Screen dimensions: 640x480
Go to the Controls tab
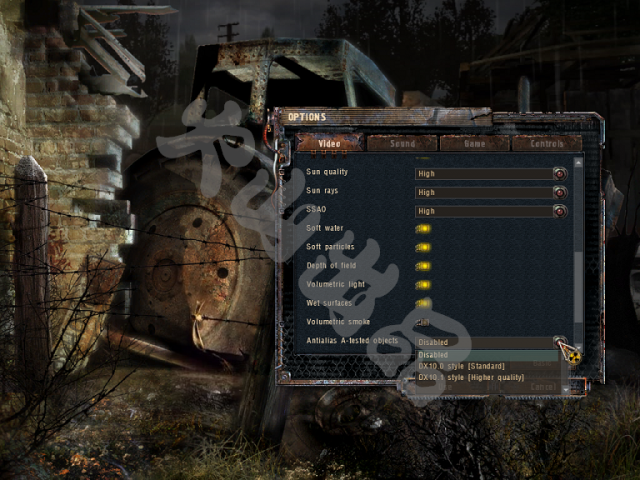(546, 143)
